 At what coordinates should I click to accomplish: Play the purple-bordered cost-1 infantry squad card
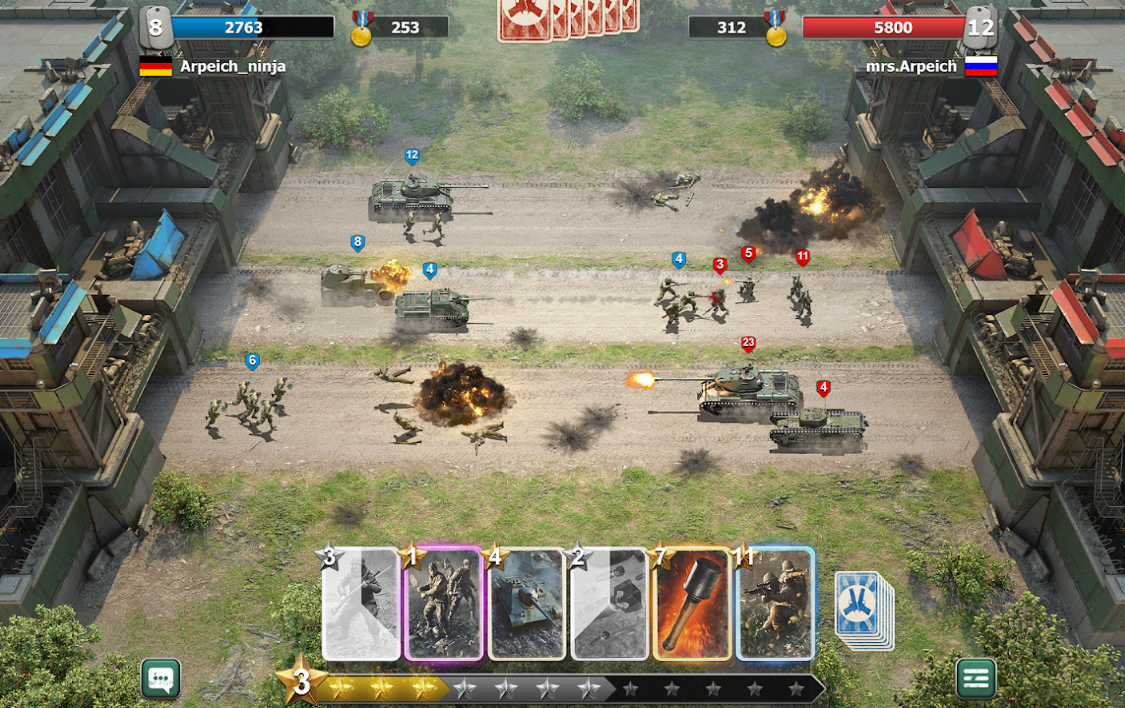click(444, 604)
